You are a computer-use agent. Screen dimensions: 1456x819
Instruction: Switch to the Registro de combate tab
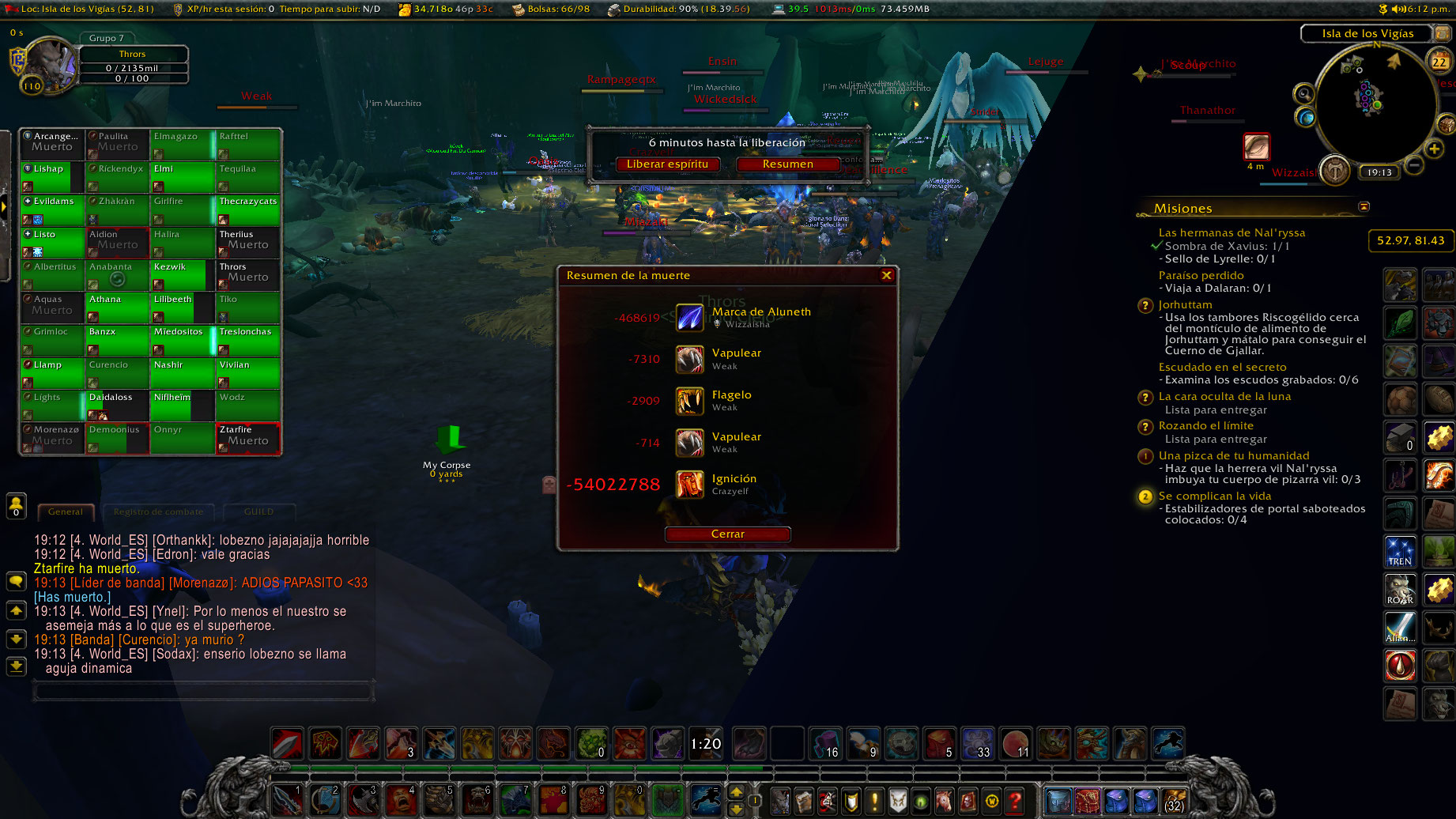[x=158, y=512]
